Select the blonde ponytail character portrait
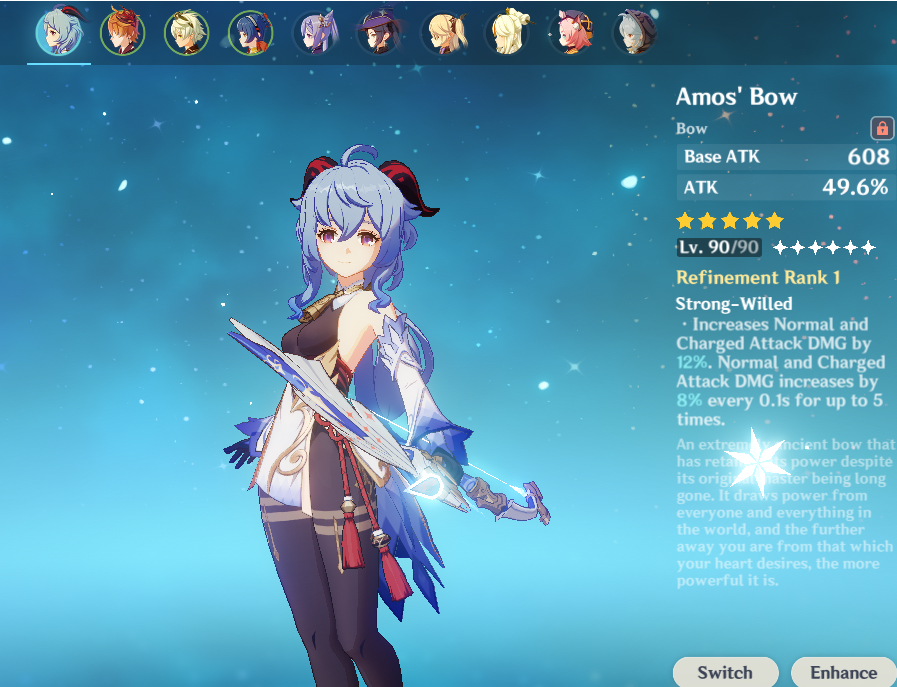Viewport: 897px width, 687px height. (442, 33)
